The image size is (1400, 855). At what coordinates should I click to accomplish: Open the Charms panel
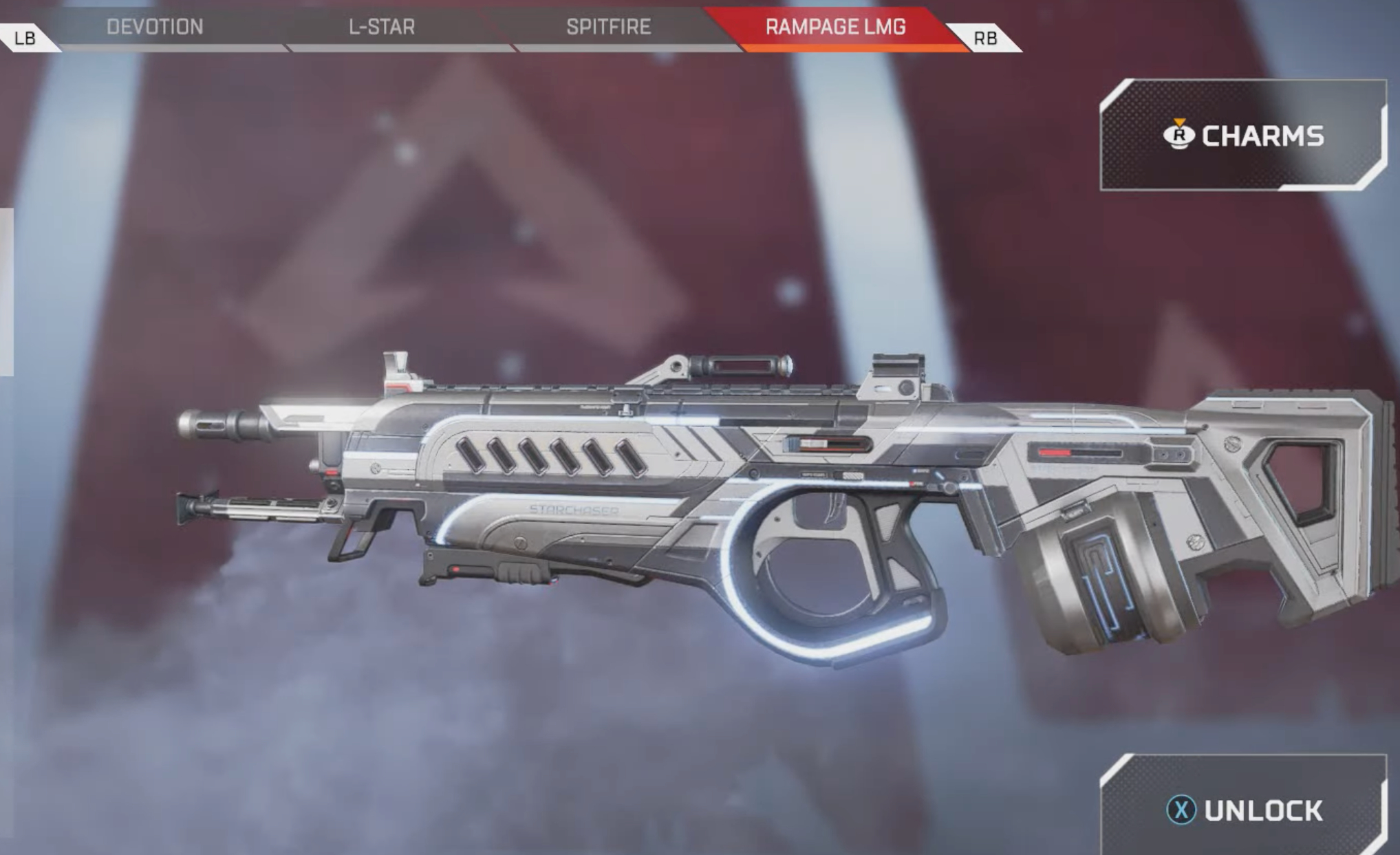pyautogui.click(x=1242, y=136)
